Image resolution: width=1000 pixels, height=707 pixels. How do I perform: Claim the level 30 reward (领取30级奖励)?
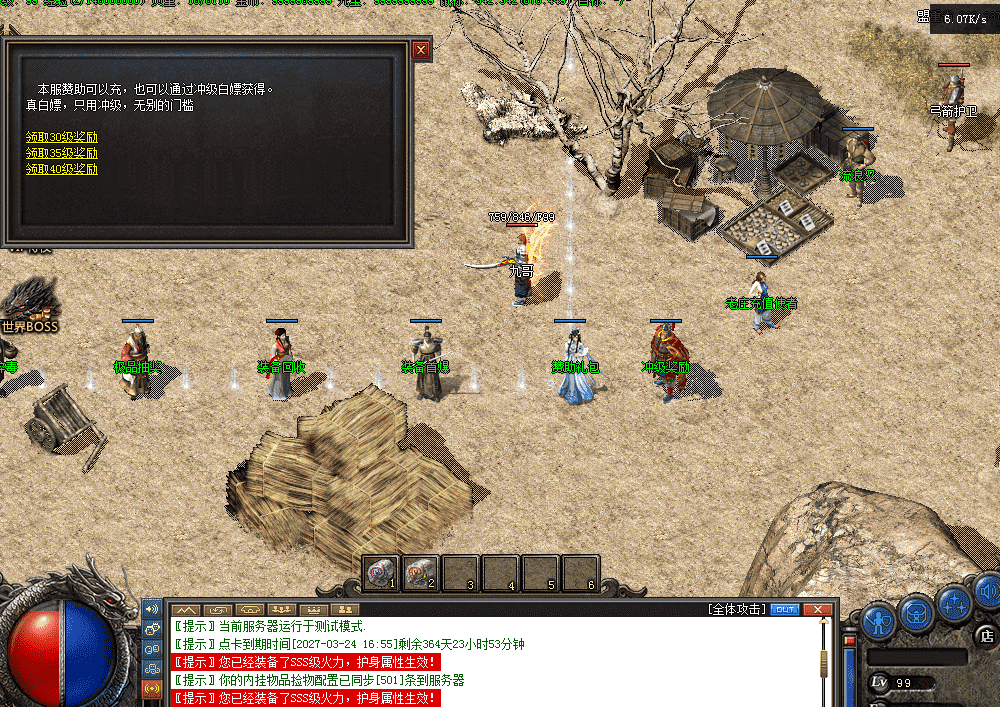pyautogui.click(x=62, y=137)
